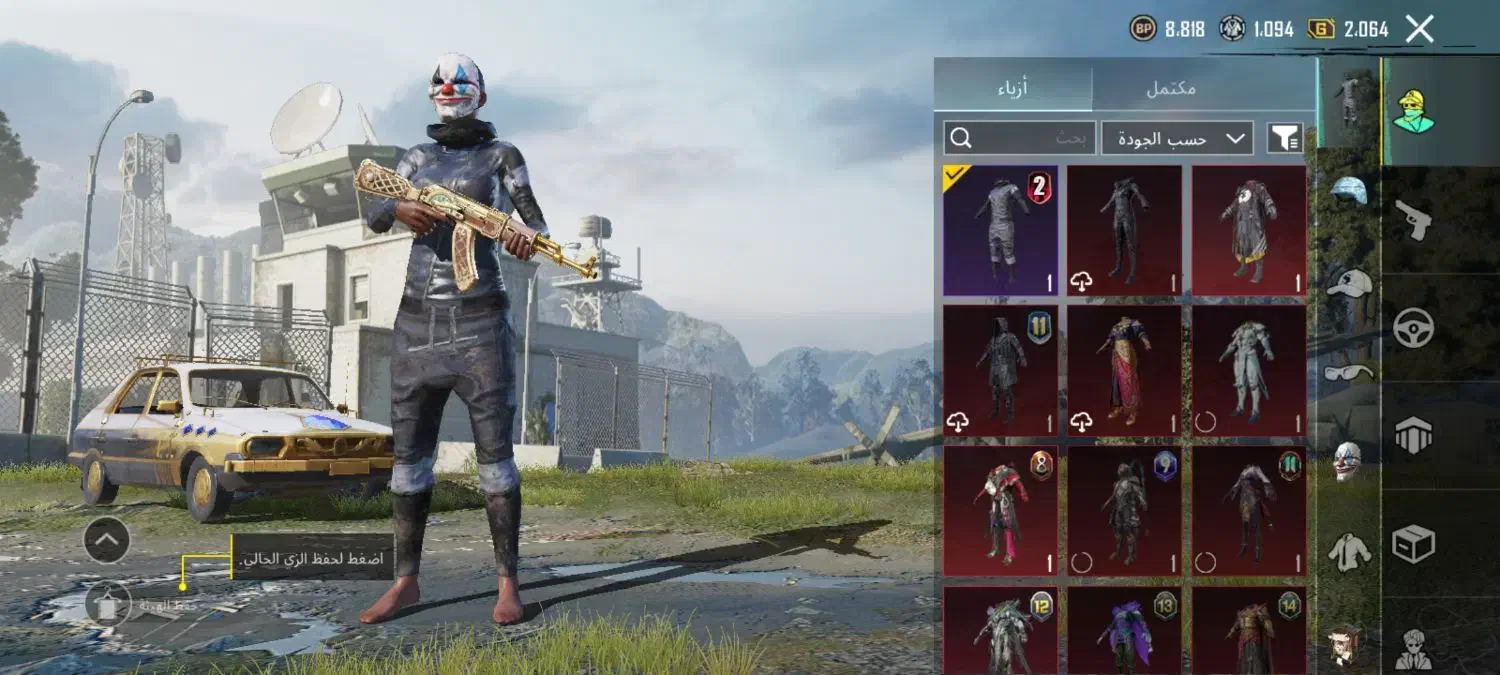Open the funnel filter options
This screenshot has width=1500, height=675.
[x=1285, y=138]
